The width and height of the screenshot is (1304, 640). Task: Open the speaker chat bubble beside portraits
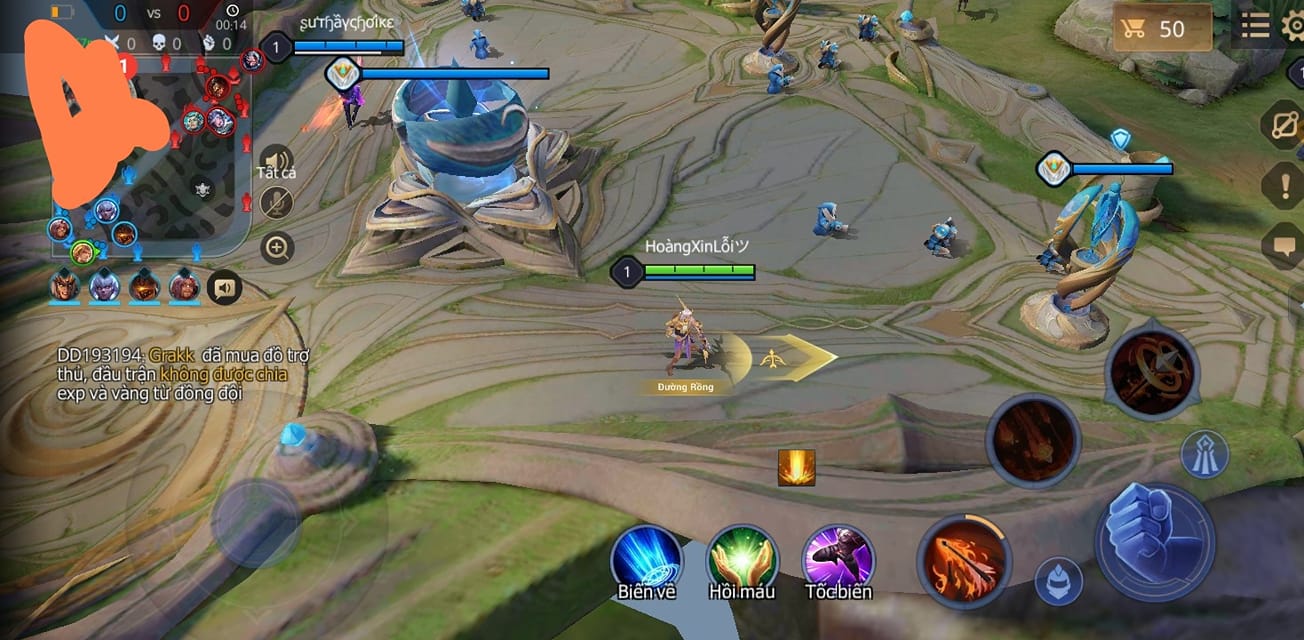224,288
